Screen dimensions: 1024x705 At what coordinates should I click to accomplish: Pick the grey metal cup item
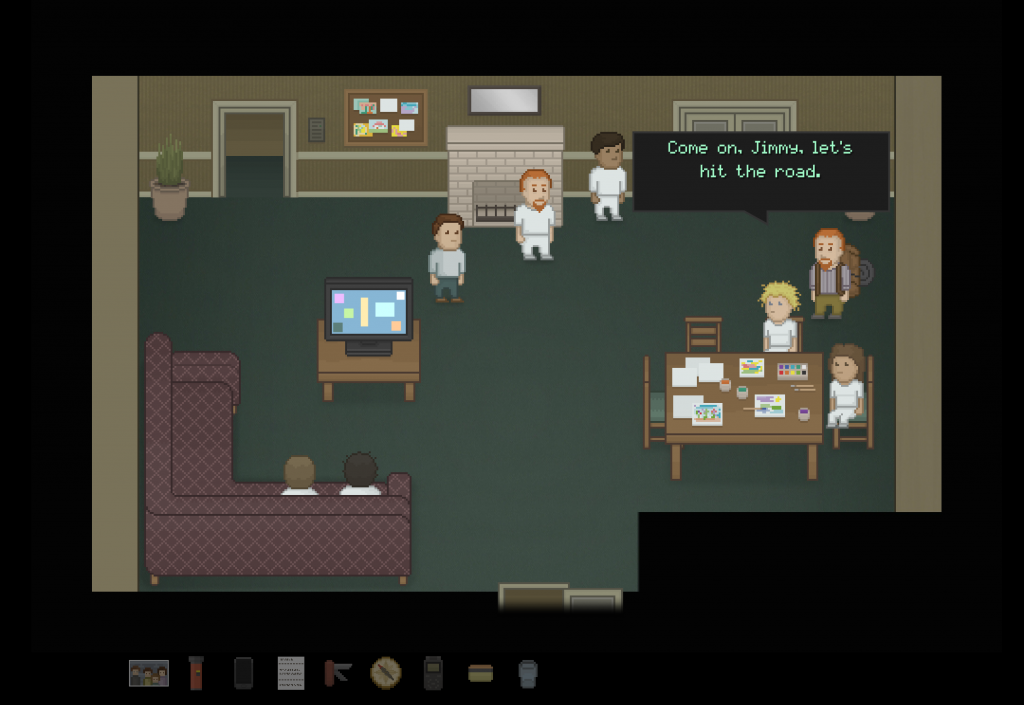pyautogui.click(x=527, y=673)
